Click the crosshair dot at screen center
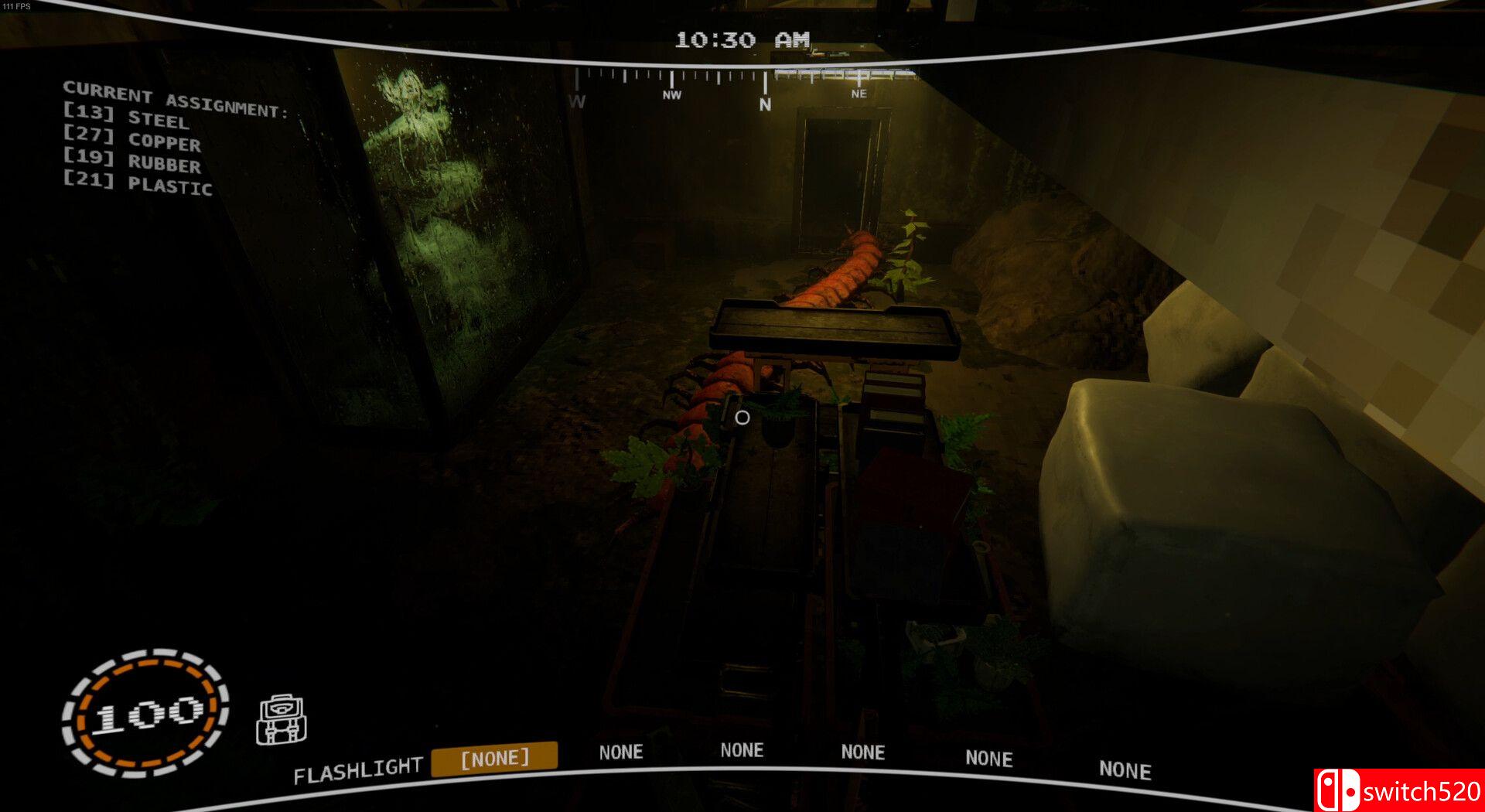Viewport: 1485px width, 812px height. point(742,418)
